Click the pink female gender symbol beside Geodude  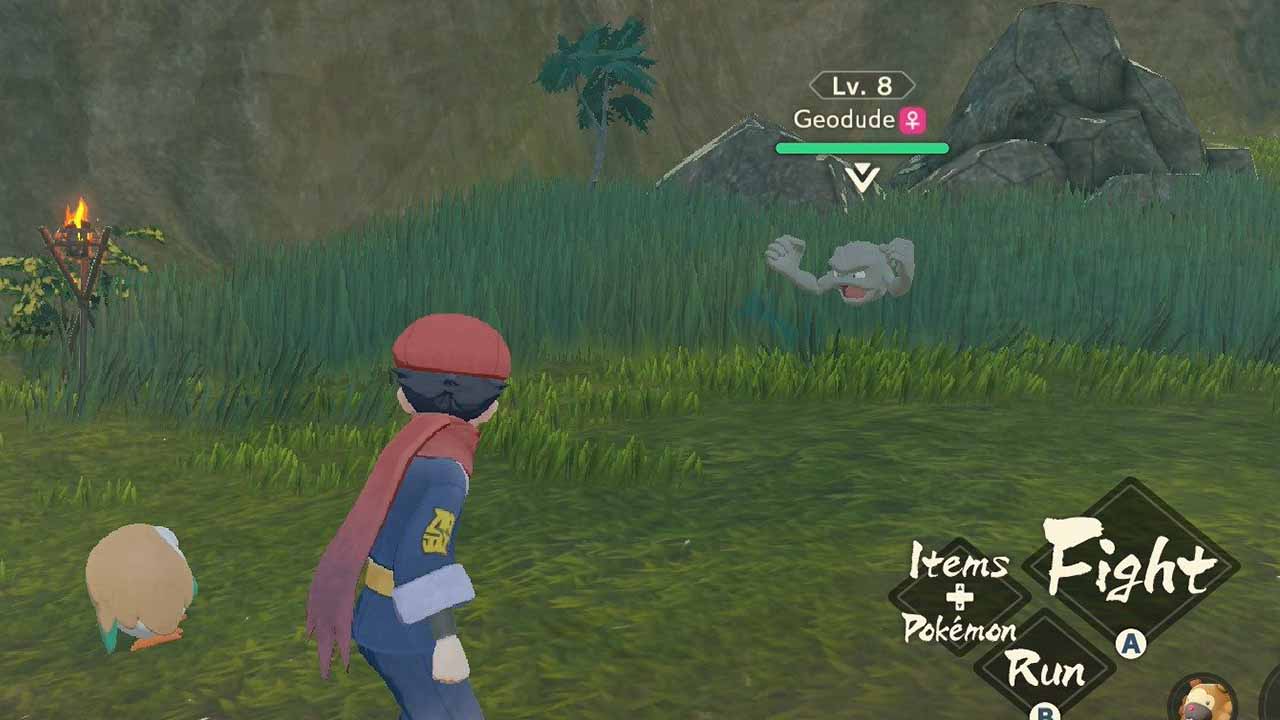pyautogui.click(x=912, y=120)
